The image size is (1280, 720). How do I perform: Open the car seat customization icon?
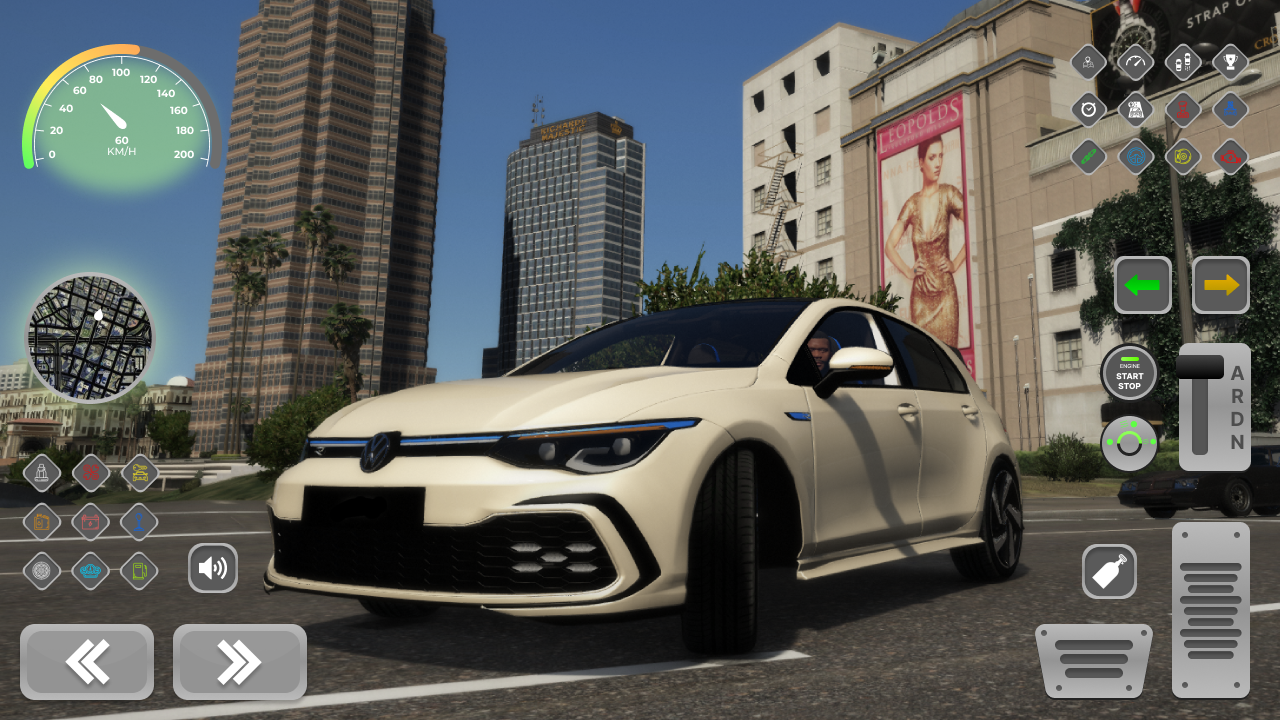click(x=42, y=473)
